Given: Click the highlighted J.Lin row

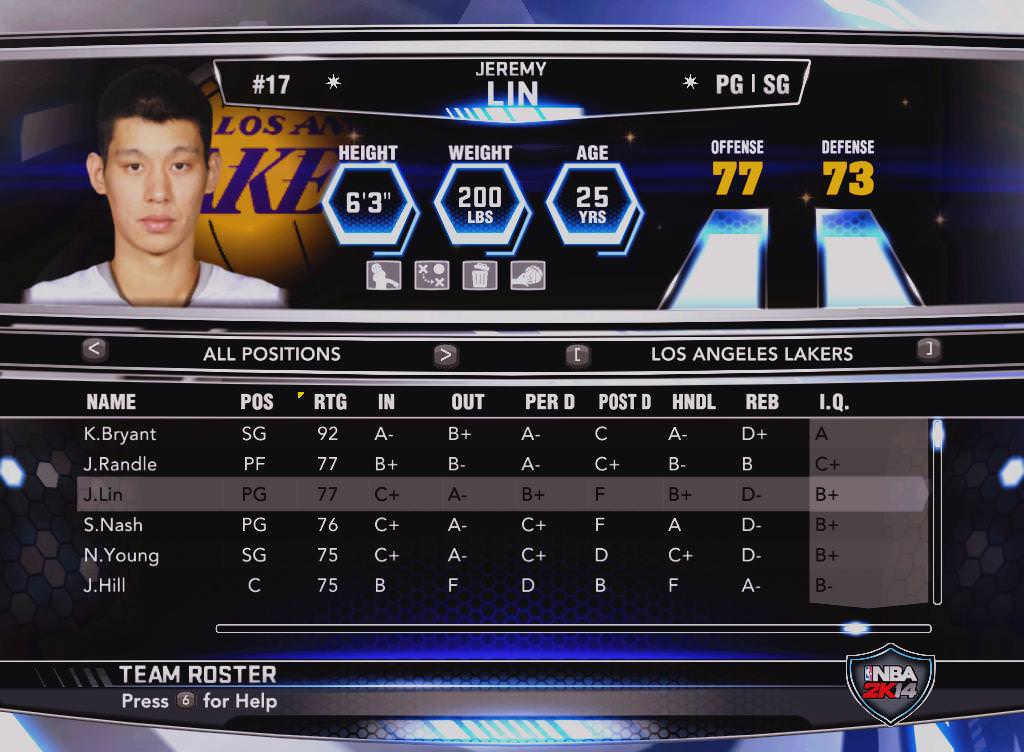Looking at the screenshot, I should pos(103,494).
